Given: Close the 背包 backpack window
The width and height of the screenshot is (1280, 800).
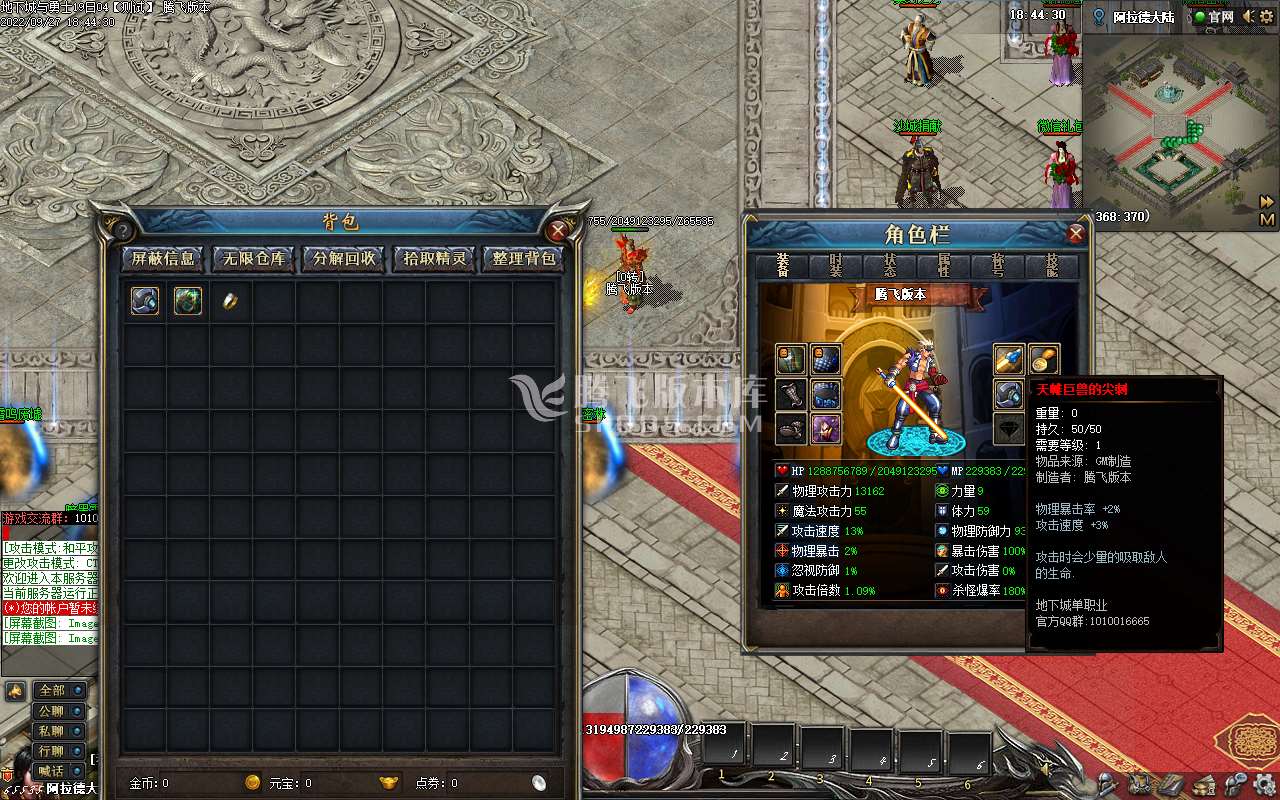Looking at the screenshot, I should pyautogui.click(x=558, y=231).
